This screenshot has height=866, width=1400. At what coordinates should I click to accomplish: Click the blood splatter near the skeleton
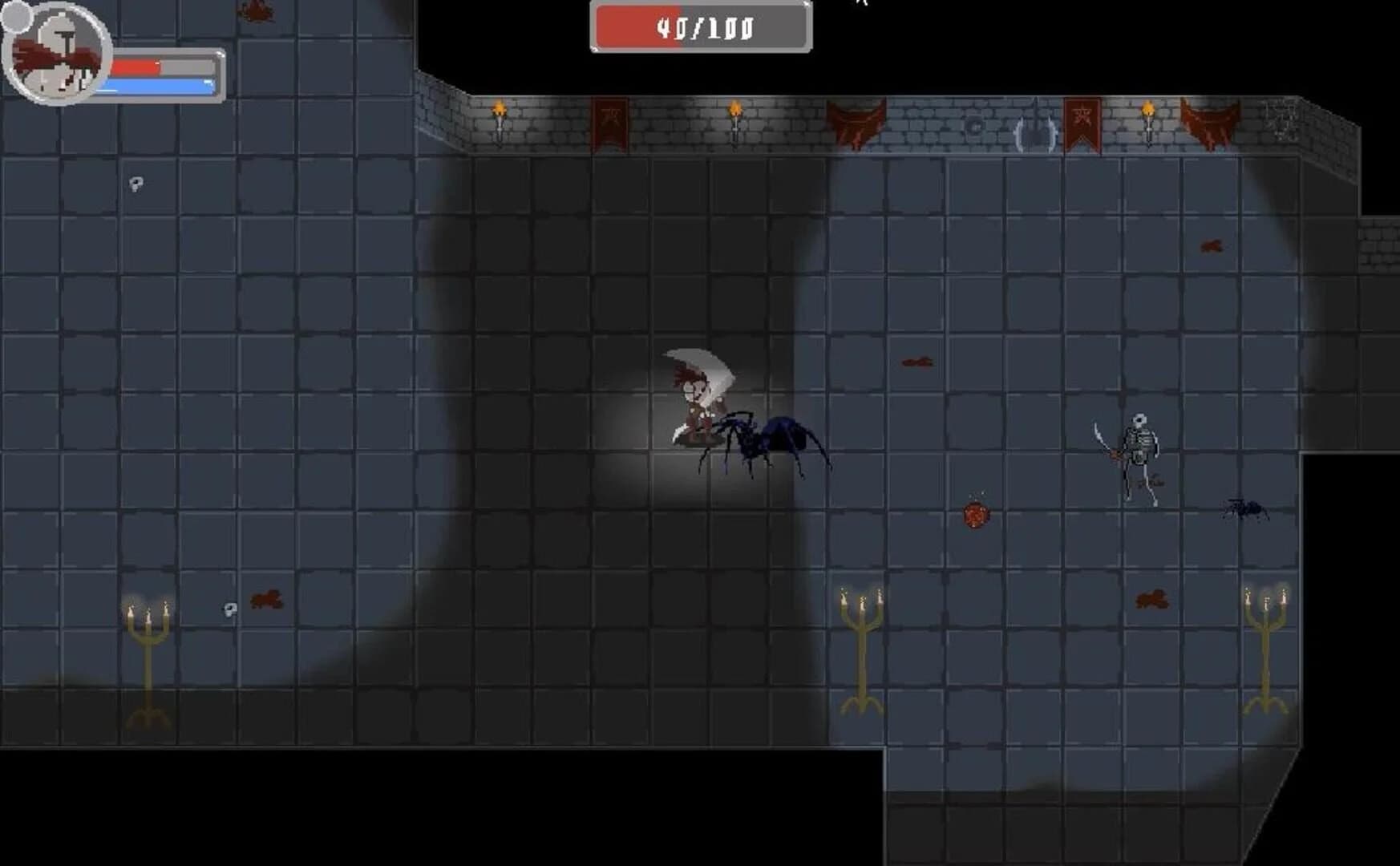pos(1155,597)
